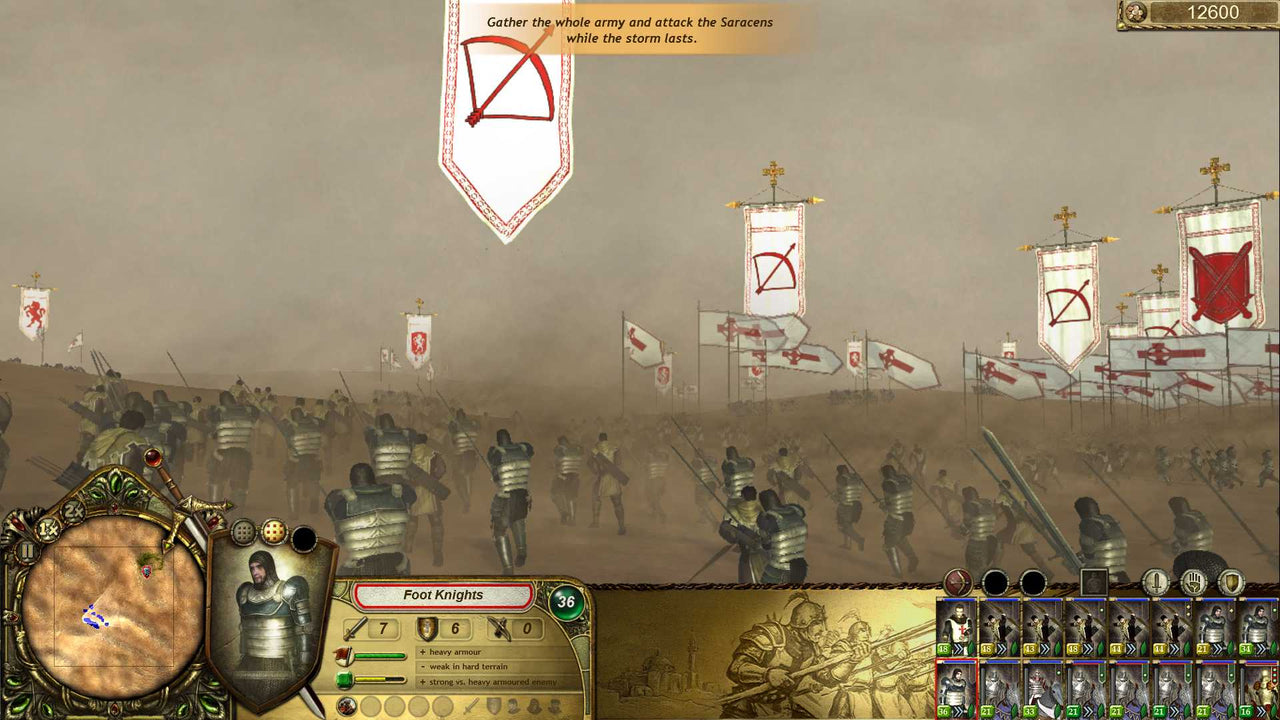Toggle the grid formation button above the commander portrait
This screenshot has width=1280, height=720.
(242, 530)
